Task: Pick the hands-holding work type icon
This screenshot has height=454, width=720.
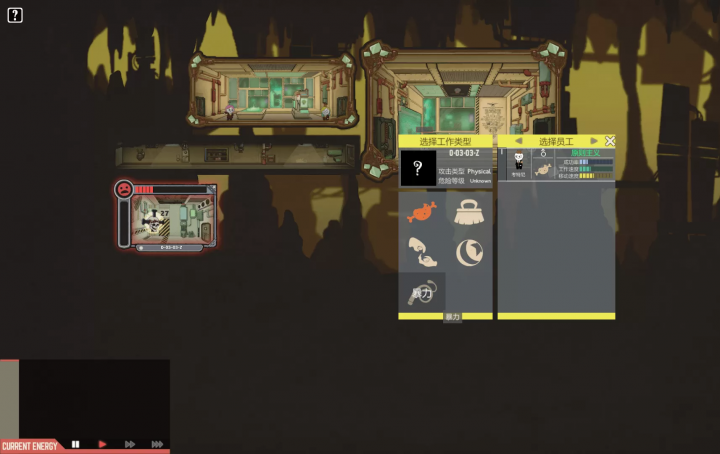Action: point(422,252)
